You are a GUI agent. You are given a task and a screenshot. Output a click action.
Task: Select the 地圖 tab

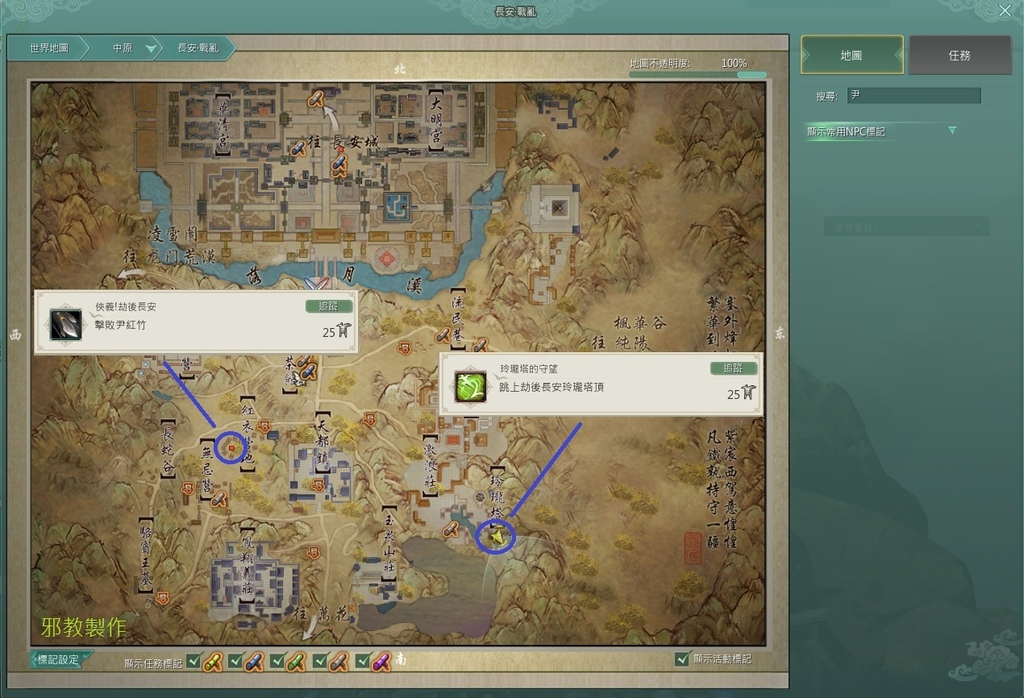point(852,56)
